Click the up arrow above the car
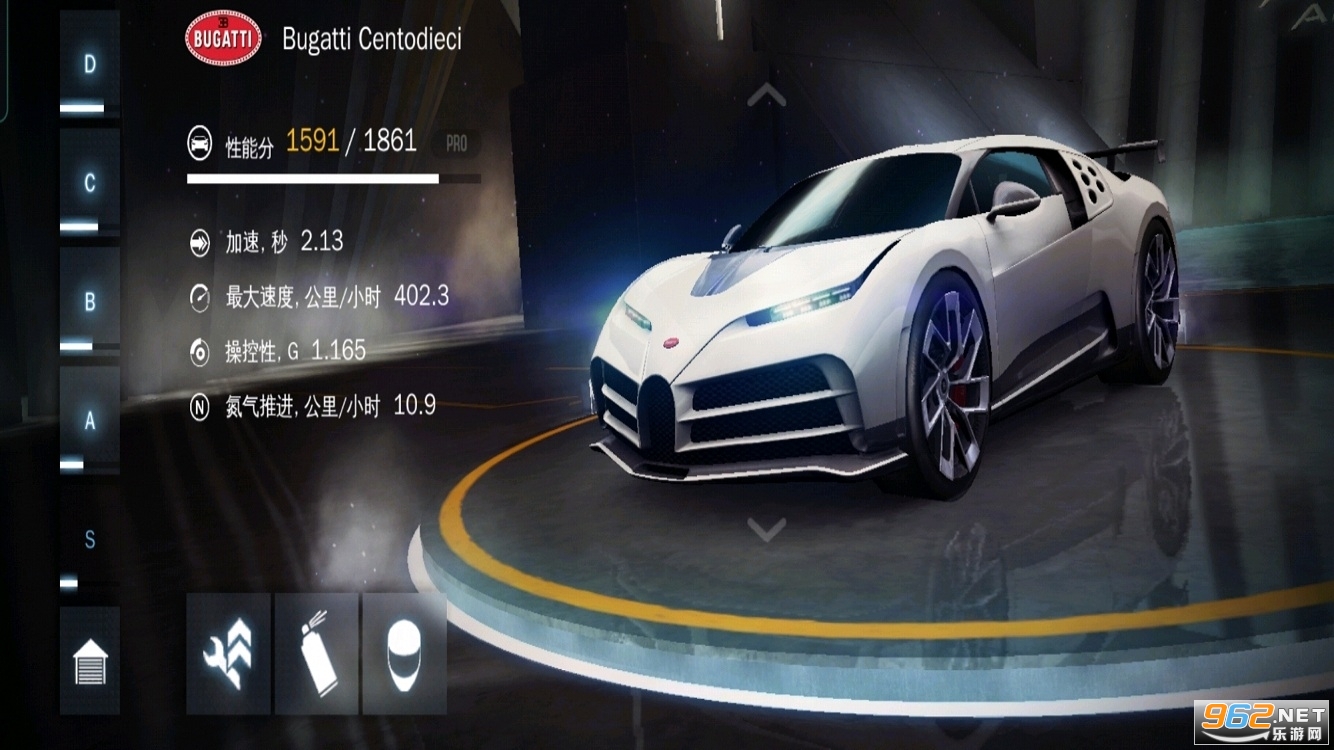 [766, 95]
